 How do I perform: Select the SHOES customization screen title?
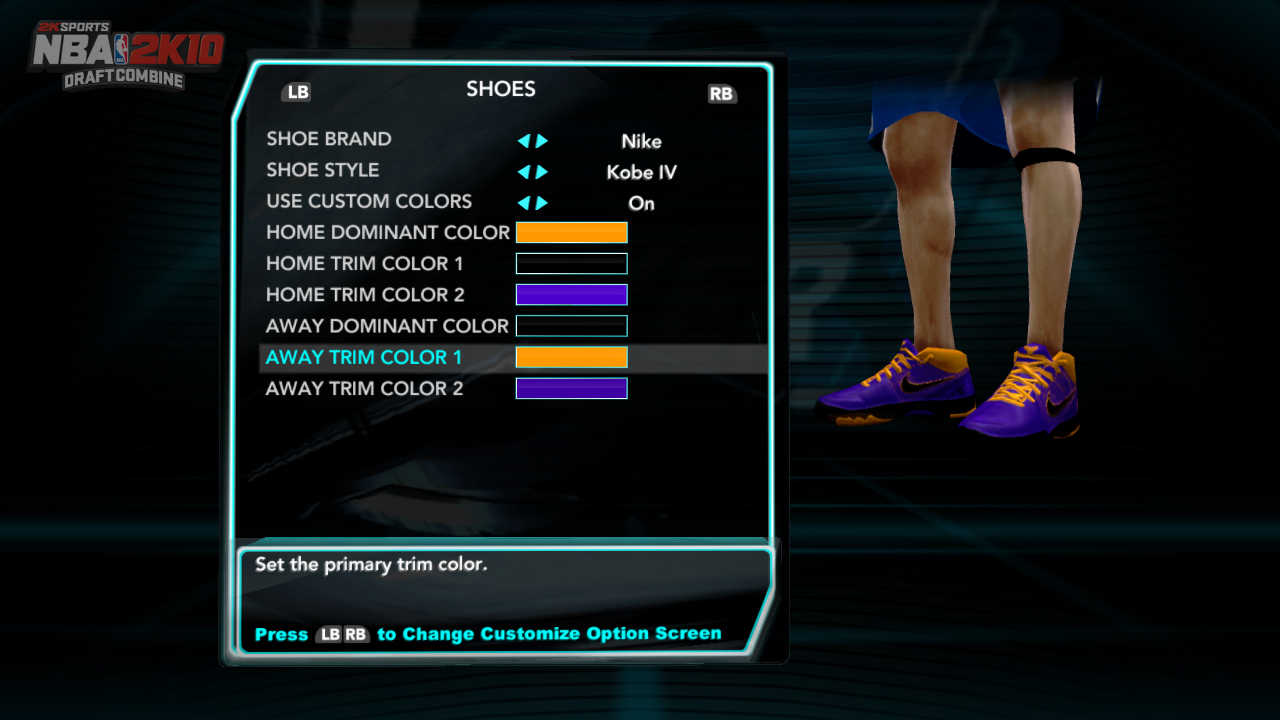click(x=500, y=89)
